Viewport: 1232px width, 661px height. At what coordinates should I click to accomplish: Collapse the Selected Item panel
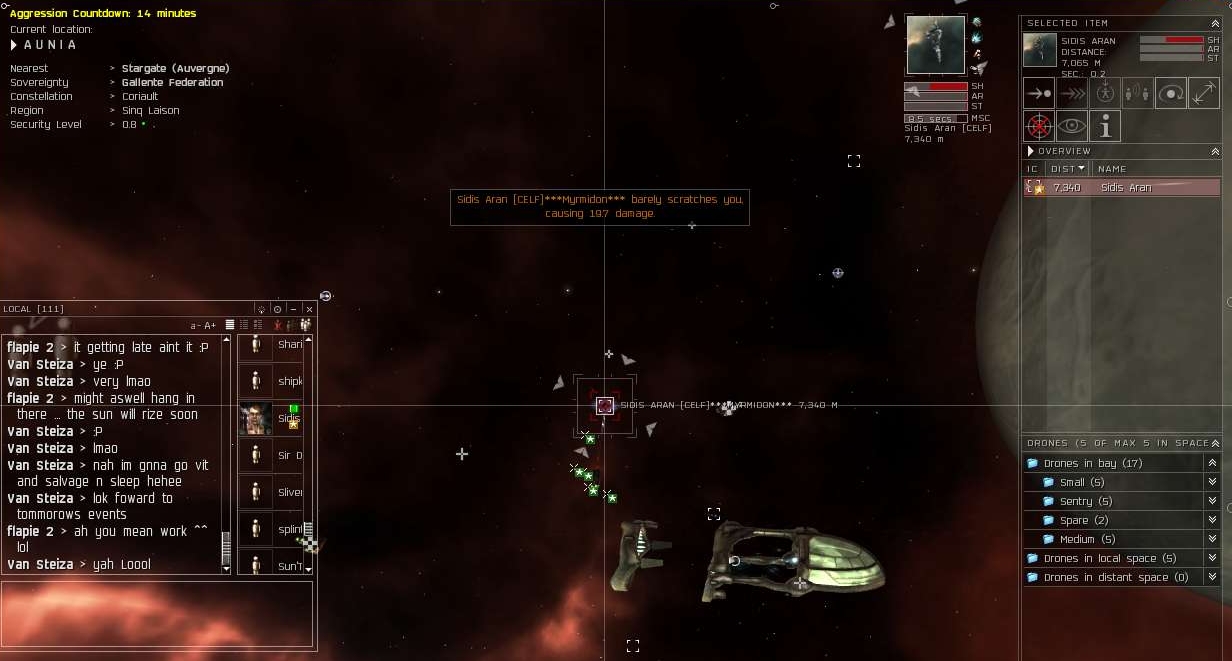tap(1215, 22)
